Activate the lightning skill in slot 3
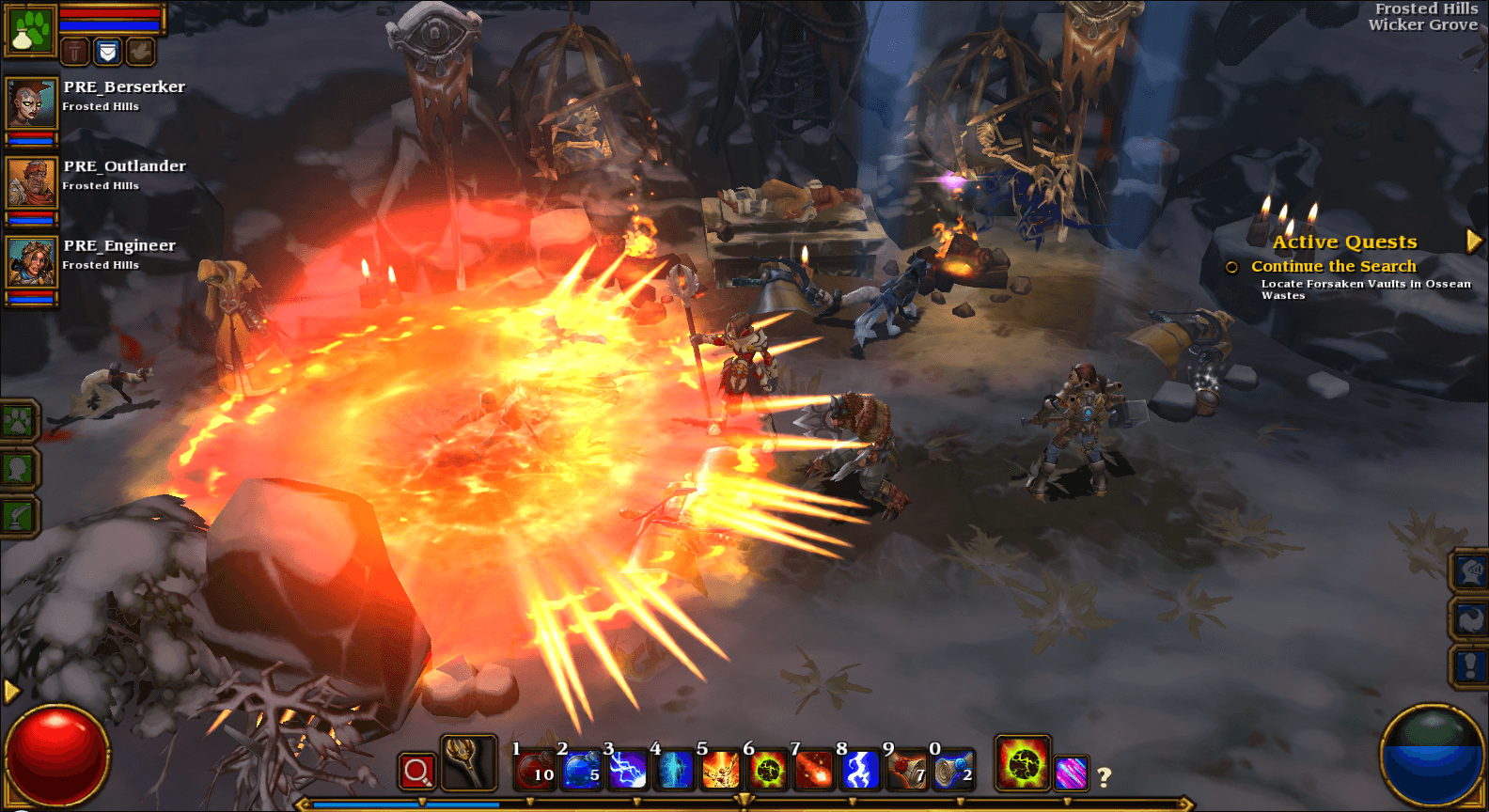The width and height of the screenshot is (1489, 812). pyautogui.click(x=627, y=771)
